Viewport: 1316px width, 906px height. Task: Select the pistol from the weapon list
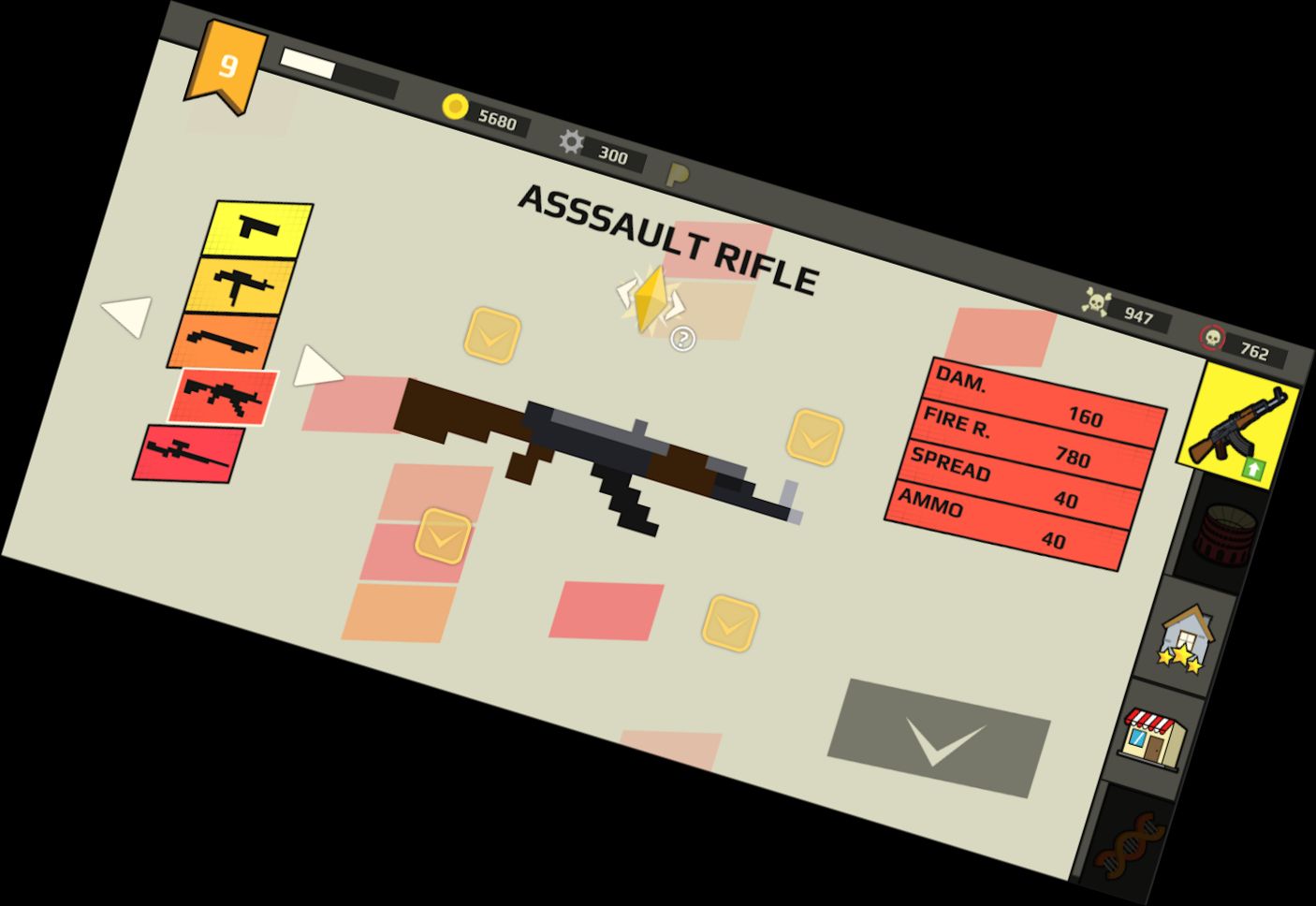coord(255,229)
